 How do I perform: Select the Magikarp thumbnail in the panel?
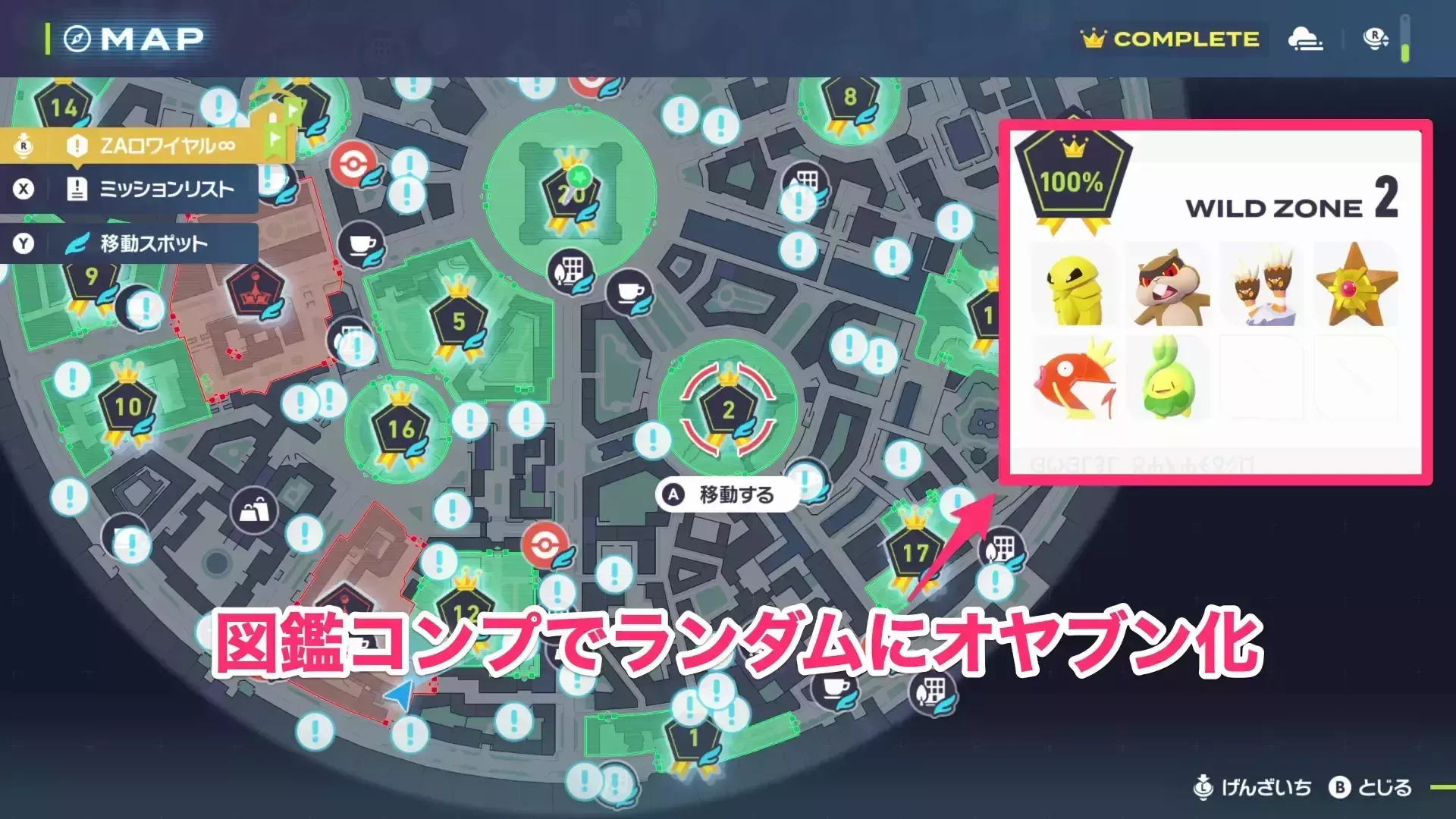pos(1074,381)
